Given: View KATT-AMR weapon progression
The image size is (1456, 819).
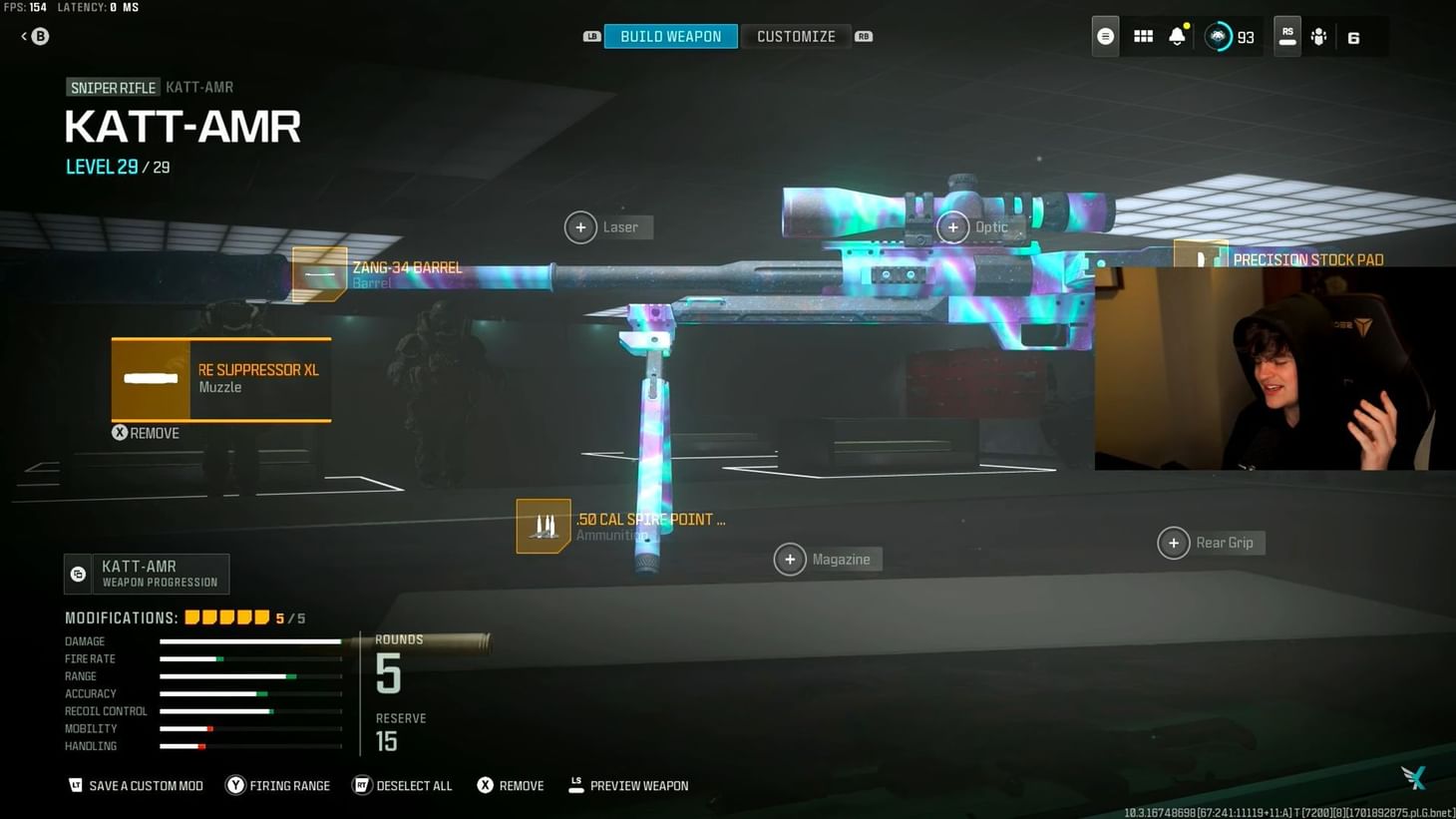Looking at the screenshot, I should click(x=146, y=574).
